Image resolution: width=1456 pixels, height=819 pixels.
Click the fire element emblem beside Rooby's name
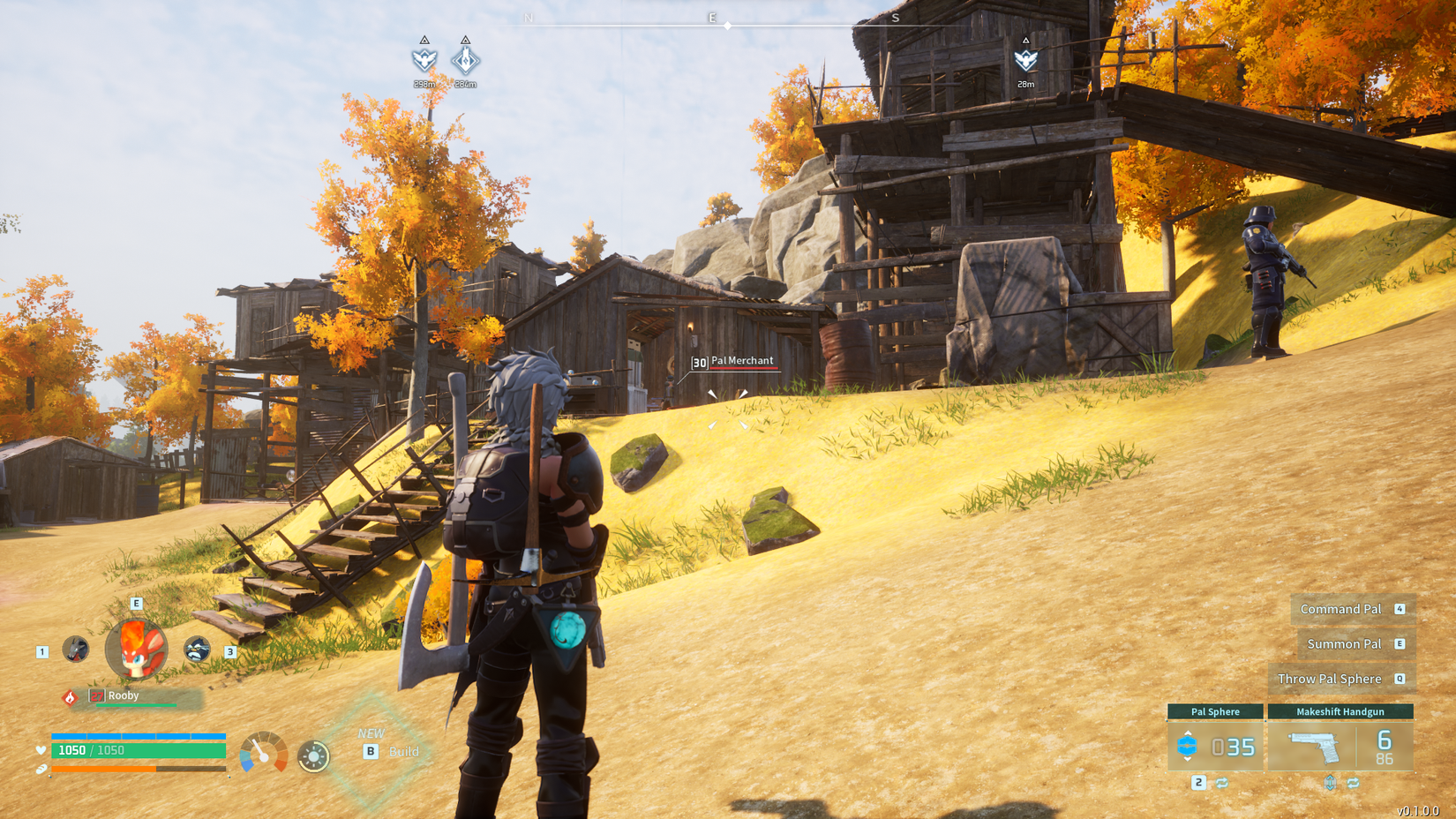click(x=70, y=697)
